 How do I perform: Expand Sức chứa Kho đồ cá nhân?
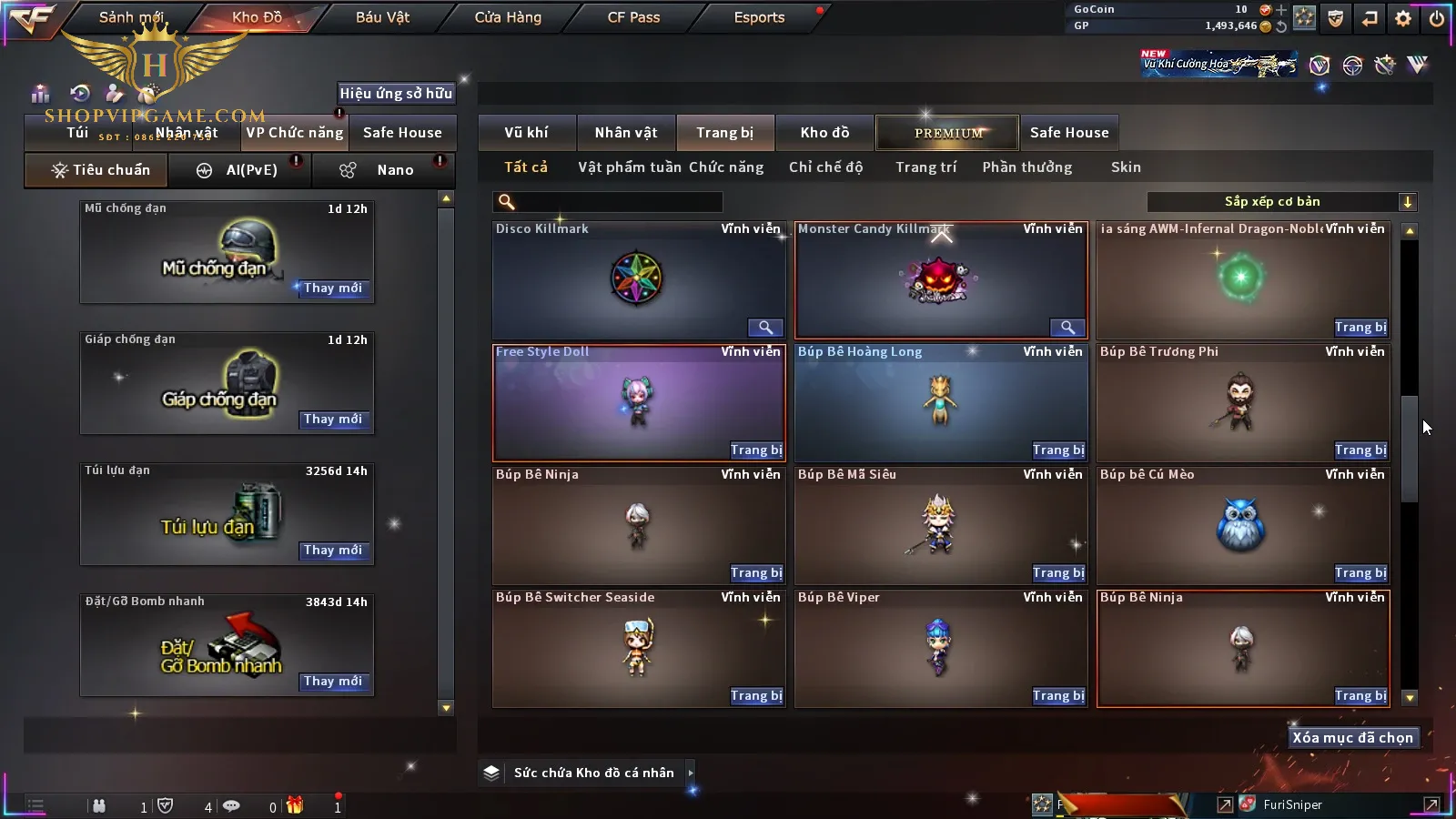[691, 773]
